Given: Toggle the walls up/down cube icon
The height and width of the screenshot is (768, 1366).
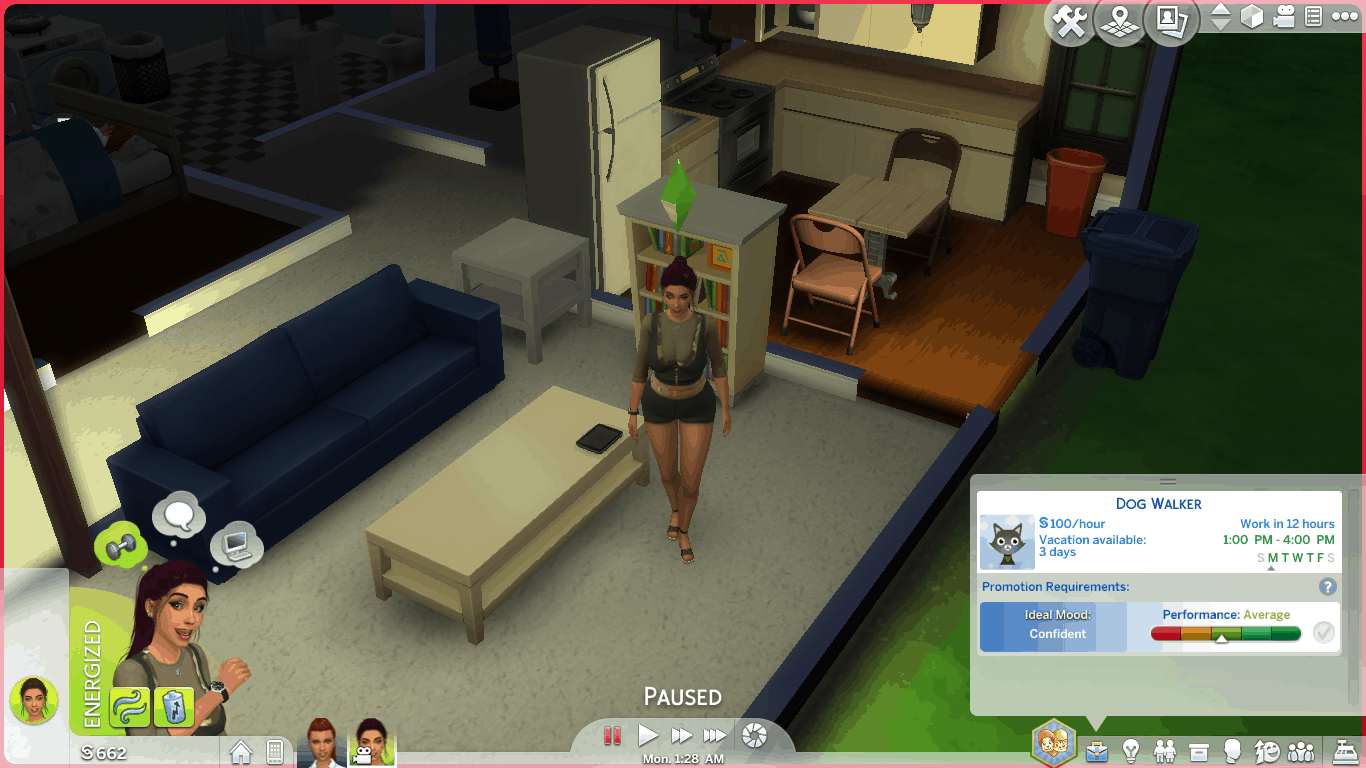Looking at the screenshot, I should 1252,17.
